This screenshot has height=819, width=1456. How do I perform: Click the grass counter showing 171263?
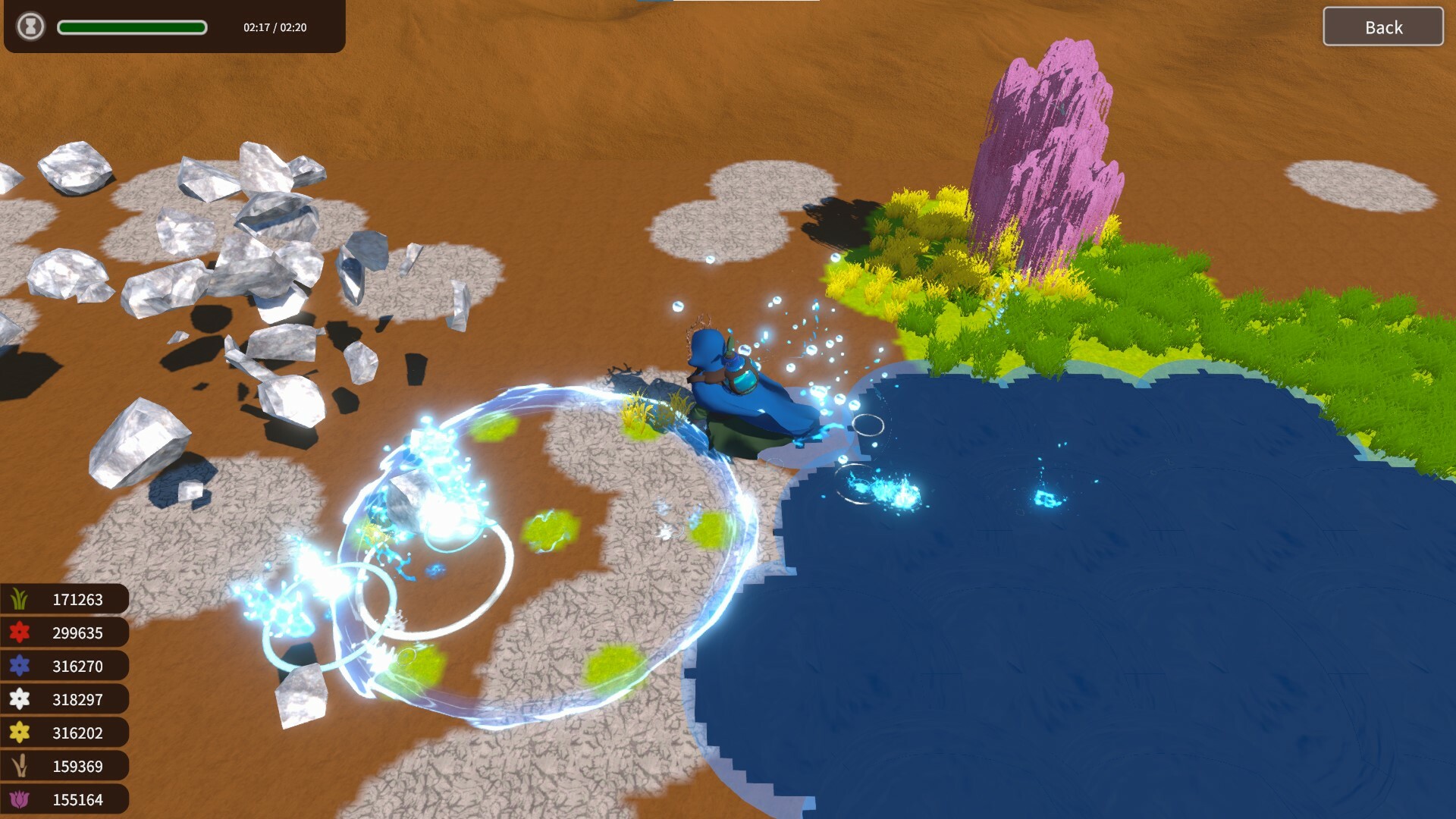[78, 598]
